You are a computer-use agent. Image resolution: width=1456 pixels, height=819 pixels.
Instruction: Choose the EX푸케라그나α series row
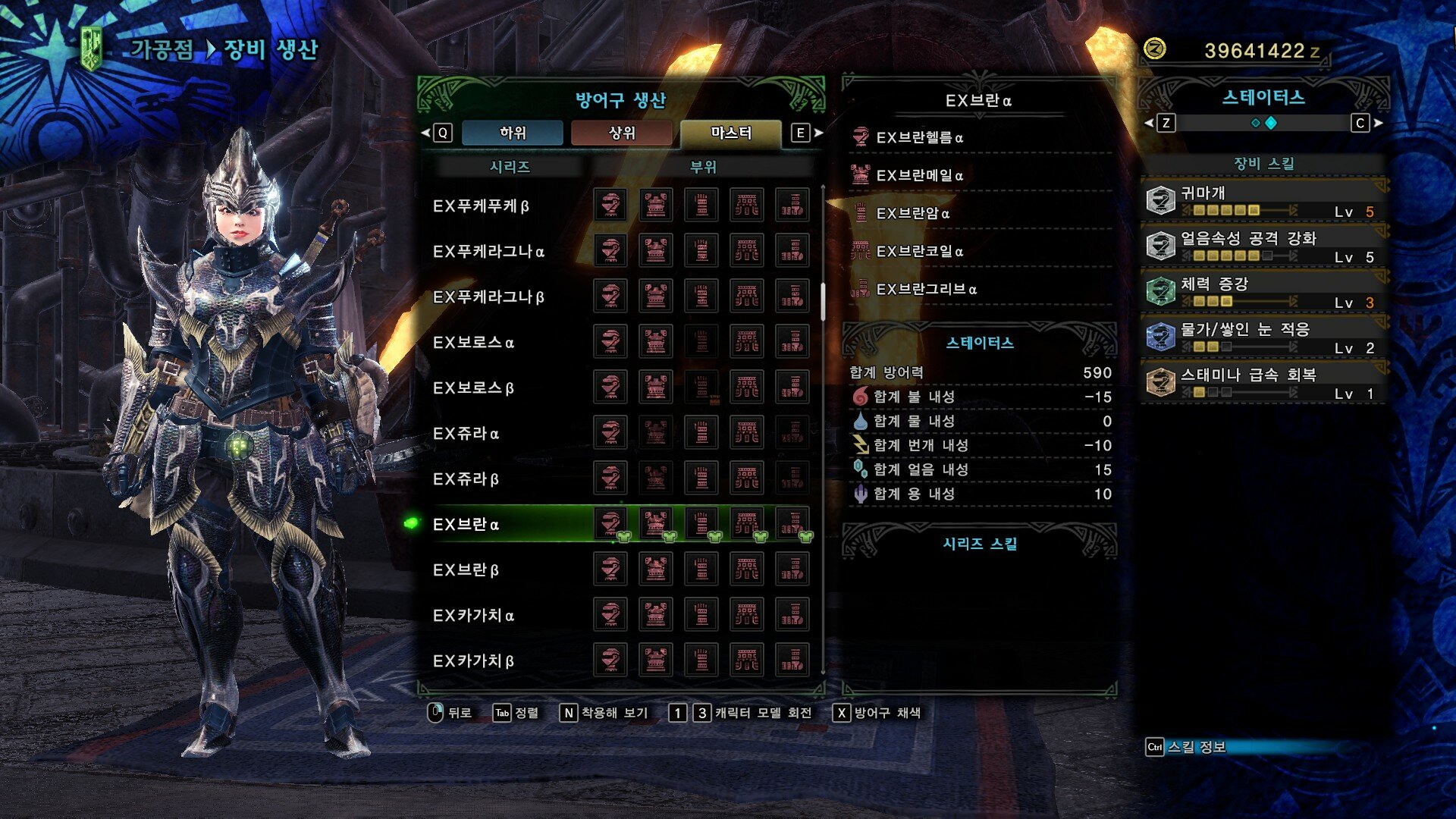click(x=488, y=252)
